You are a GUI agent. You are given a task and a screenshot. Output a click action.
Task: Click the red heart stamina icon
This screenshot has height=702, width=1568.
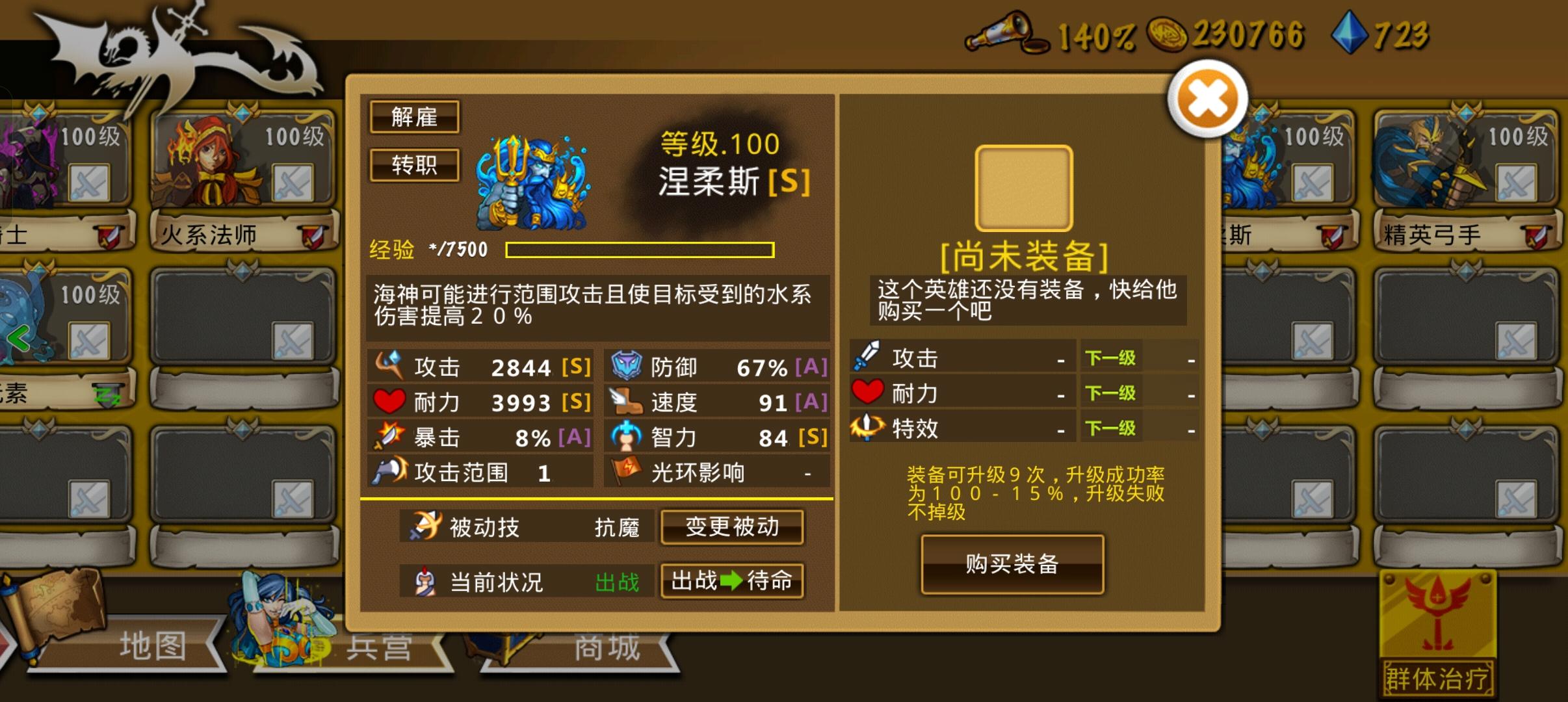389,402
